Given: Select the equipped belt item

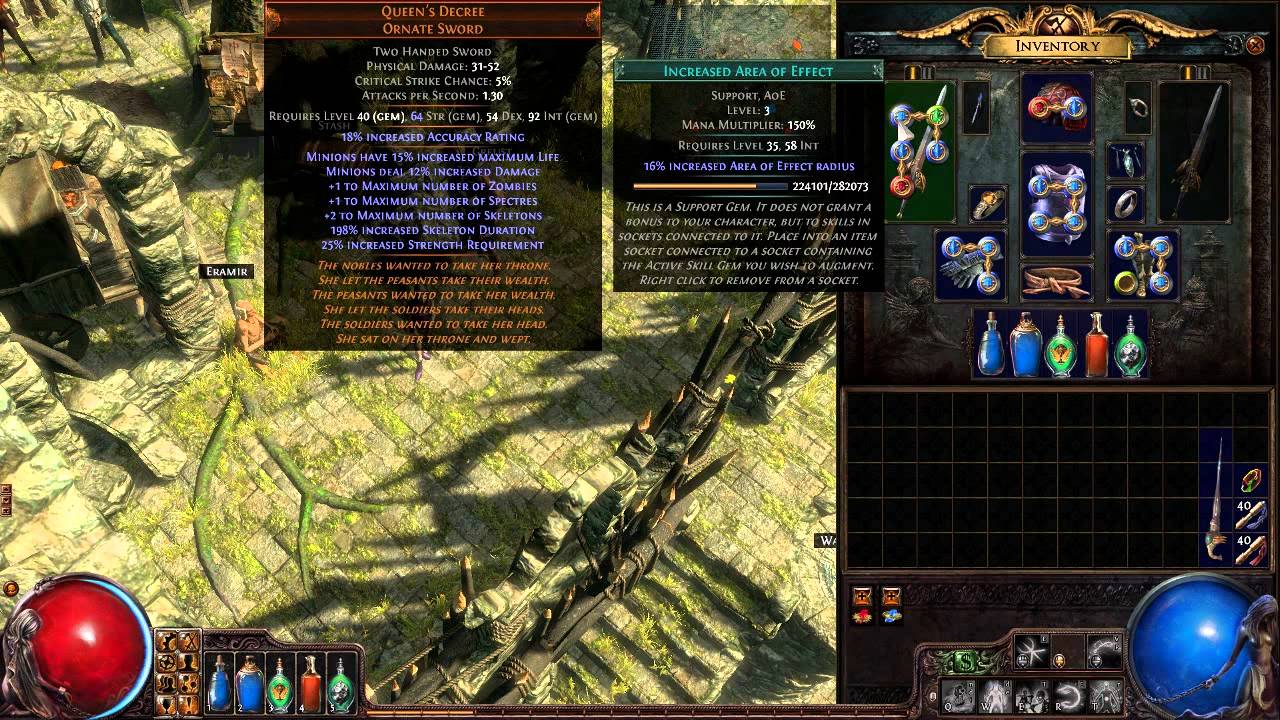Looking at the screenshot, I should [1058, 281].
